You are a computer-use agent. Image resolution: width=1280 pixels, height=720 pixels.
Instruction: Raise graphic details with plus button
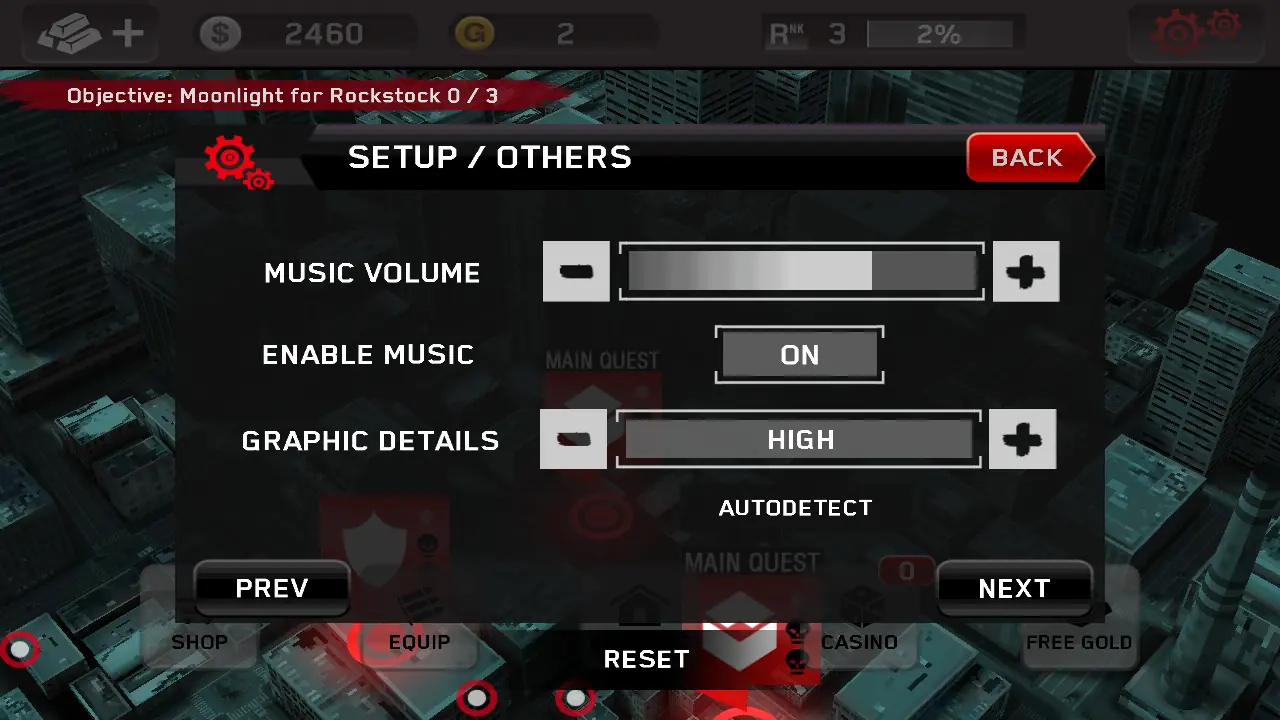point(1022,439)
